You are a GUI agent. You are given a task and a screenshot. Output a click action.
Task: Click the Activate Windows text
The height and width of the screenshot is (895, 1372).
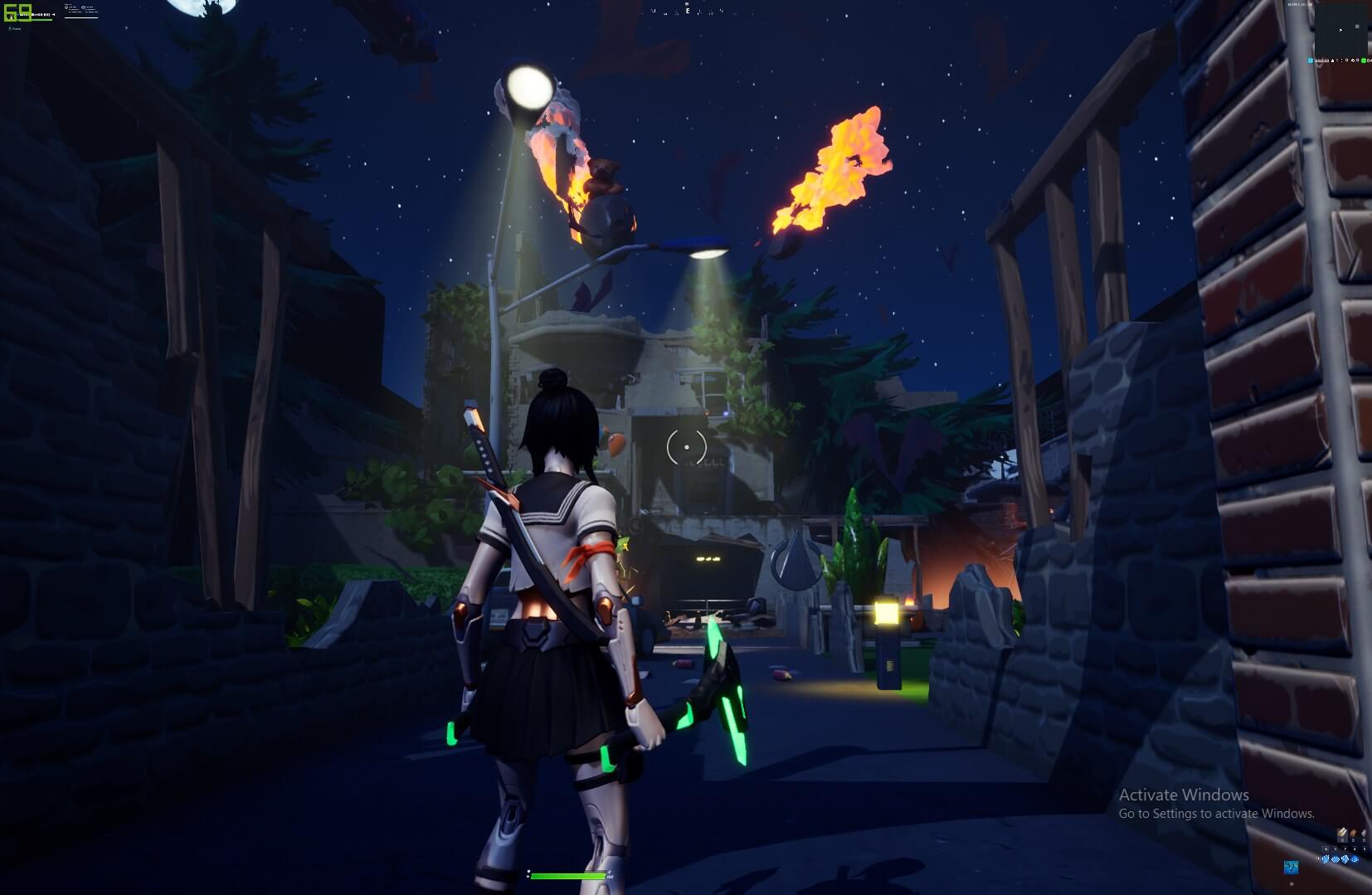[1185, 795]
